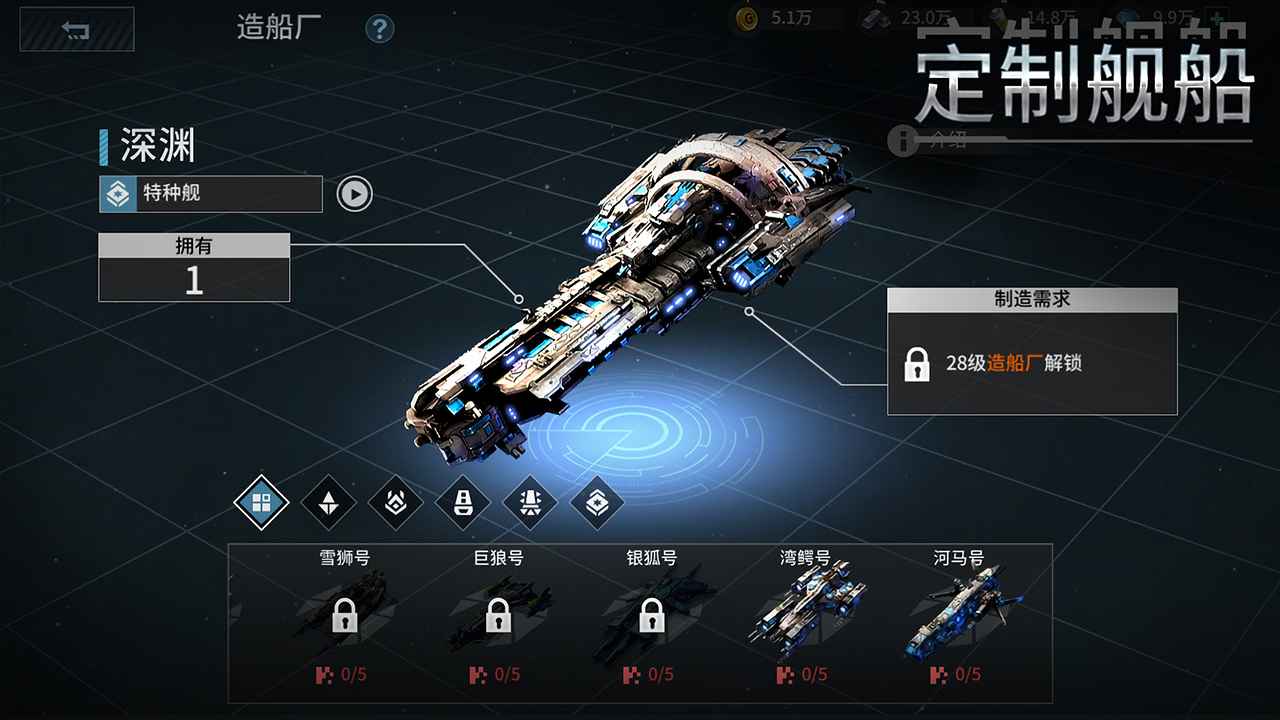Click the lock icon on 雪狮号 ship

click(345, 615)
